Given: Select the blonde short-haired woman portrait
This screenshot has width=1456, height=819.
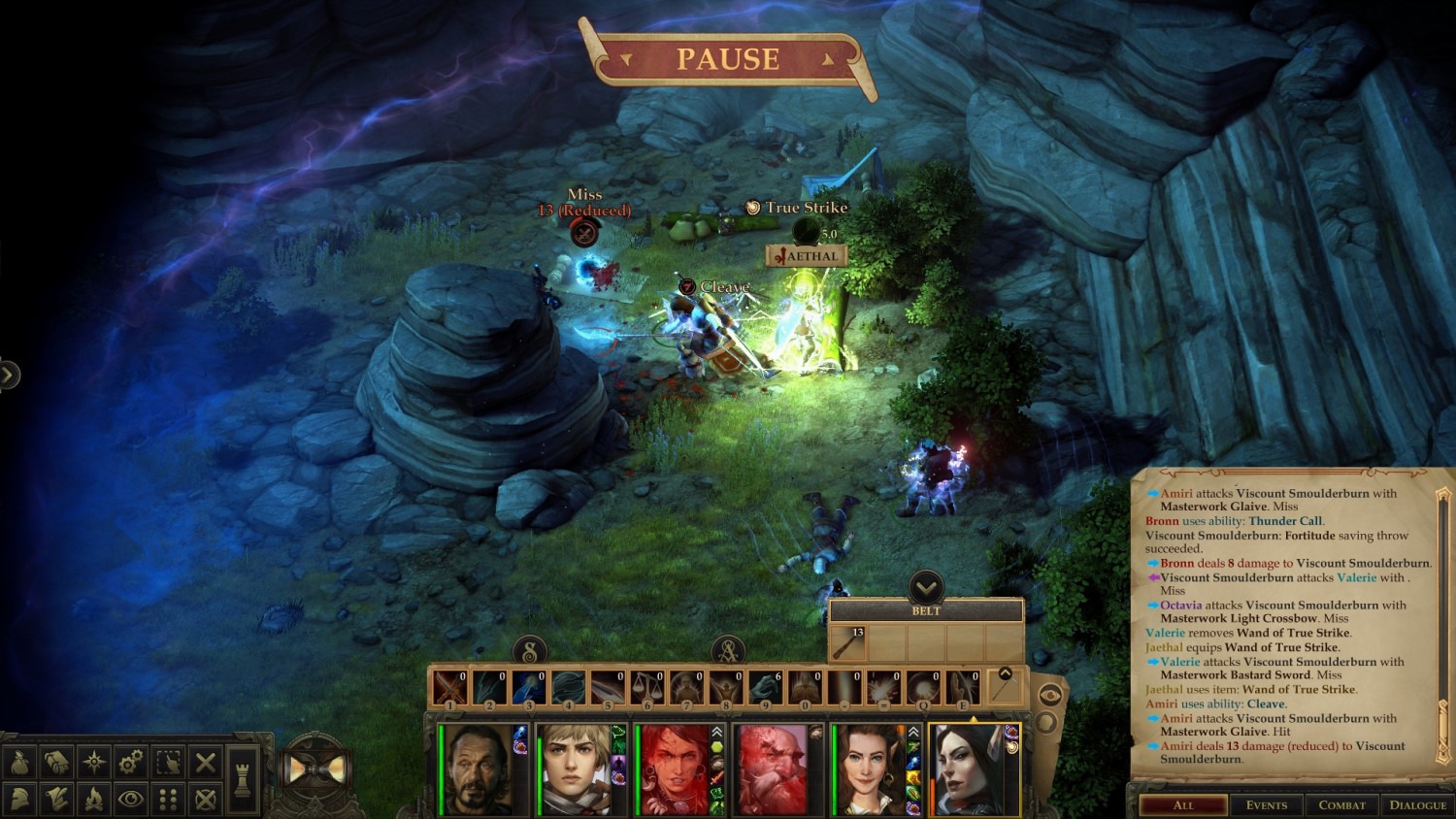Looking at the screenshot, I should pyautogui.click(x=575, y=770).
